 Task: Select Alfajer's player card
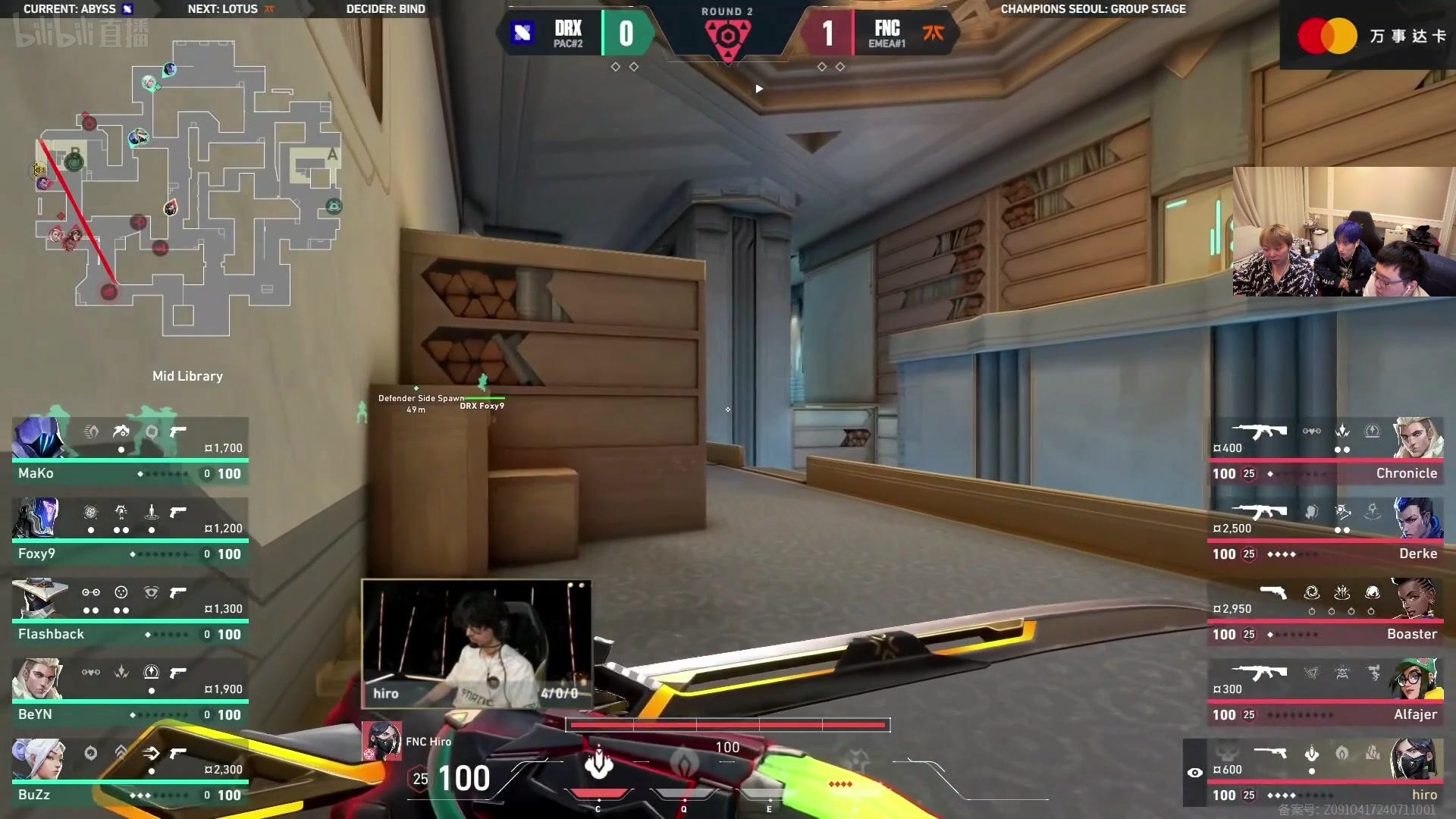[x=1325, y=693]
